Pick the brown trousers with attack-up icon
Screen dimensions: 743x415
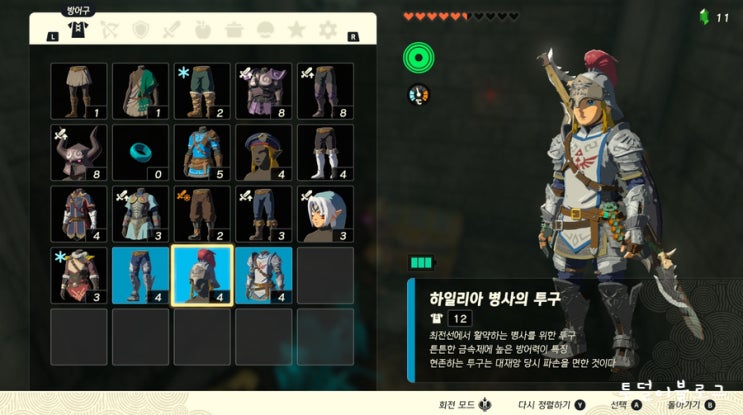click(x=202, y=214)
